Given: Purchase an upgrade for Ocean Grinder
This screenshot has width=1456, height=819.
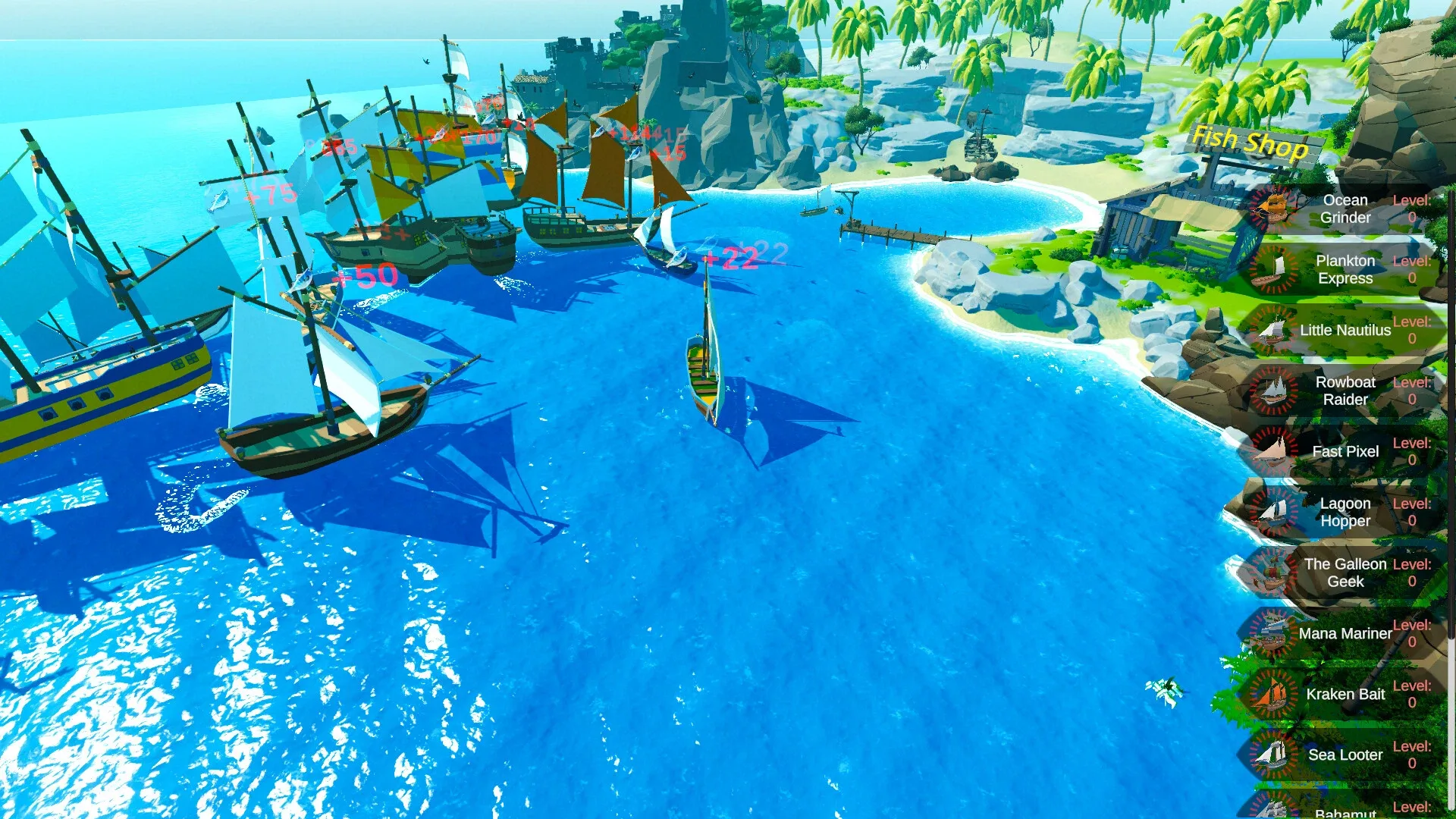Looking at the screenshot, I should click(x=1350, y=209).
